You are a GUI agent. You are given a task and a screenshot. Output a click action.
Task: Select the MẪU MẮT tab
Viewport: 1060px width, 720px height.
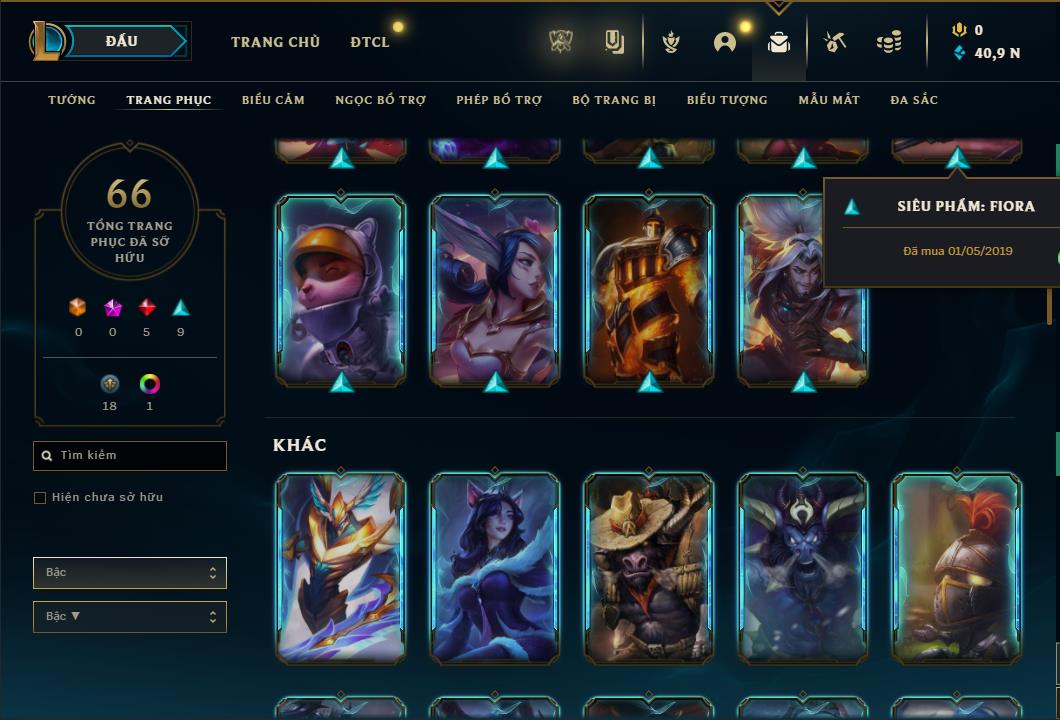pos(829,100)
